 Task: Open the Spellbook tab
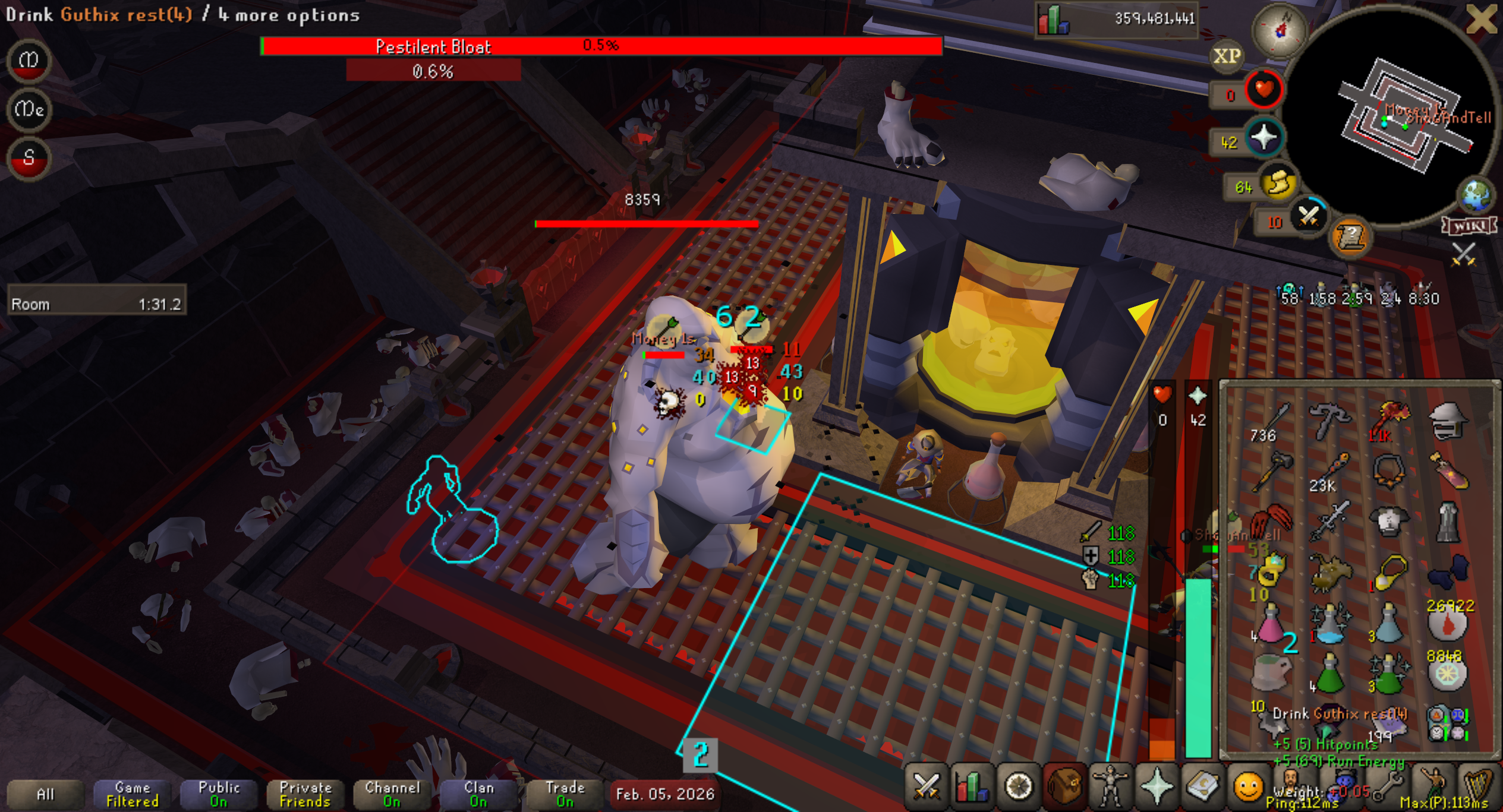pos(1202,788)
